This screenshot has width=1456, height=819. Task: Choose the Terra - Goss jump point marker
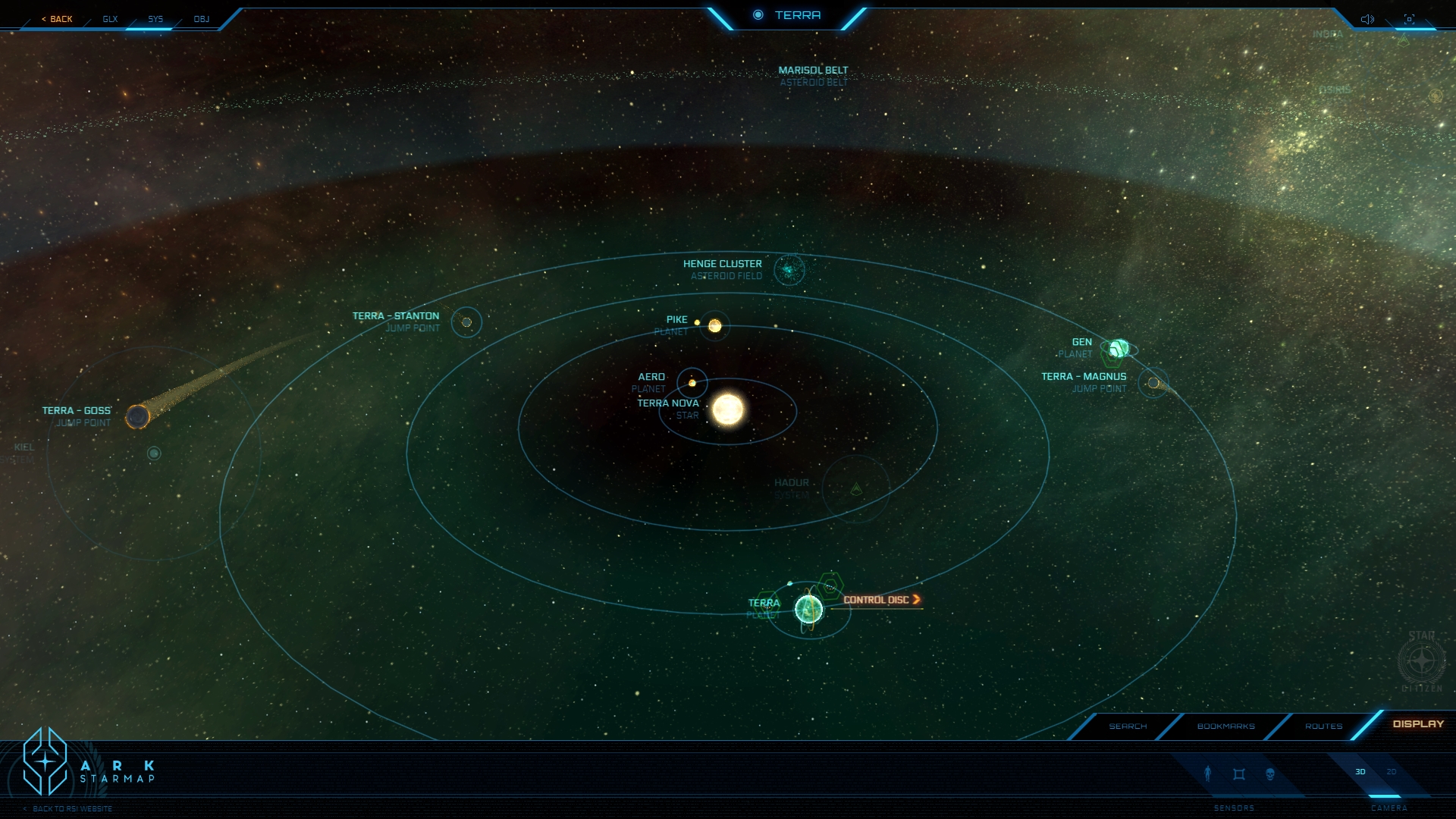click(137, 416)
